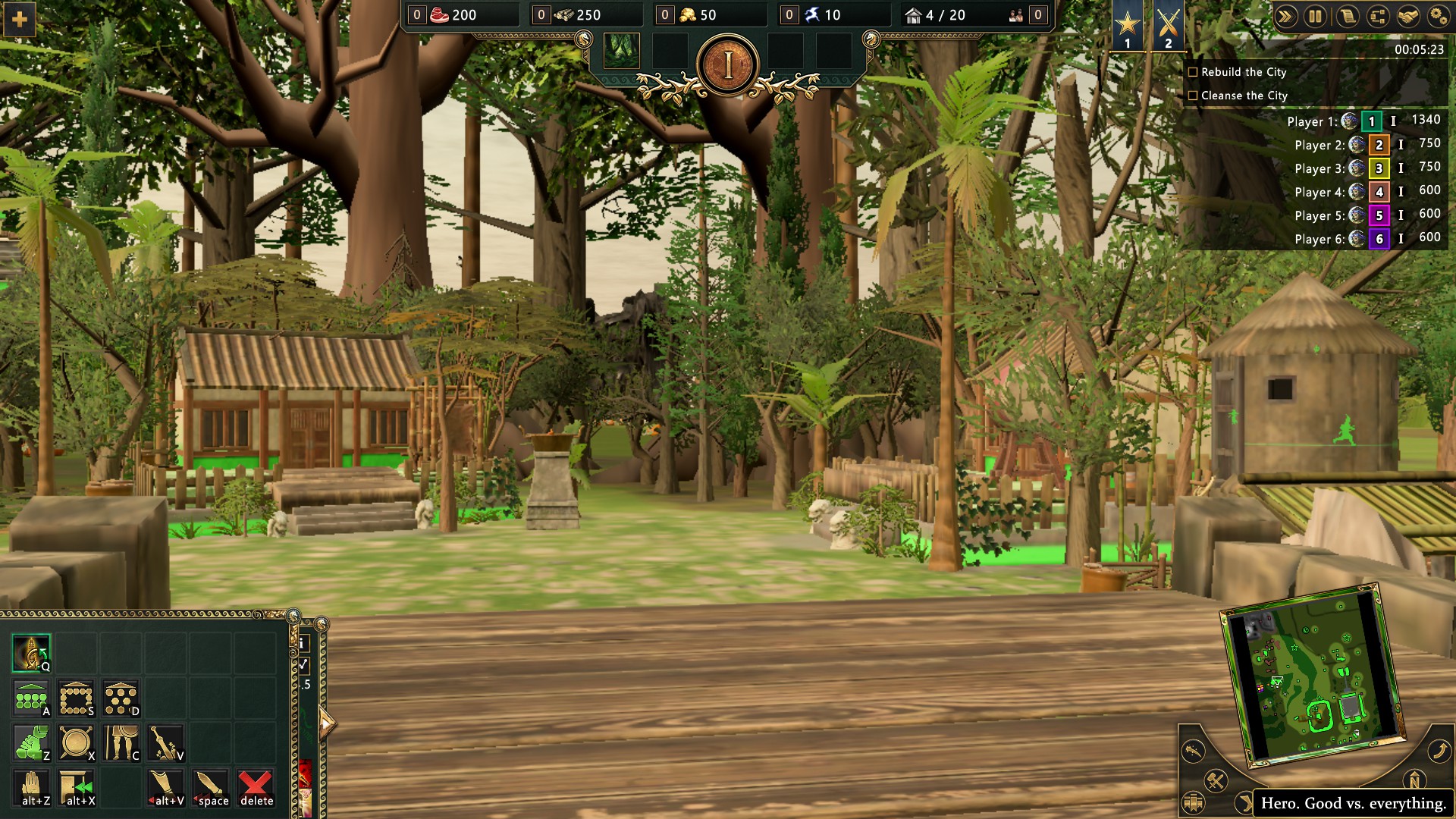Choose the green line formation button

(31, 698)
